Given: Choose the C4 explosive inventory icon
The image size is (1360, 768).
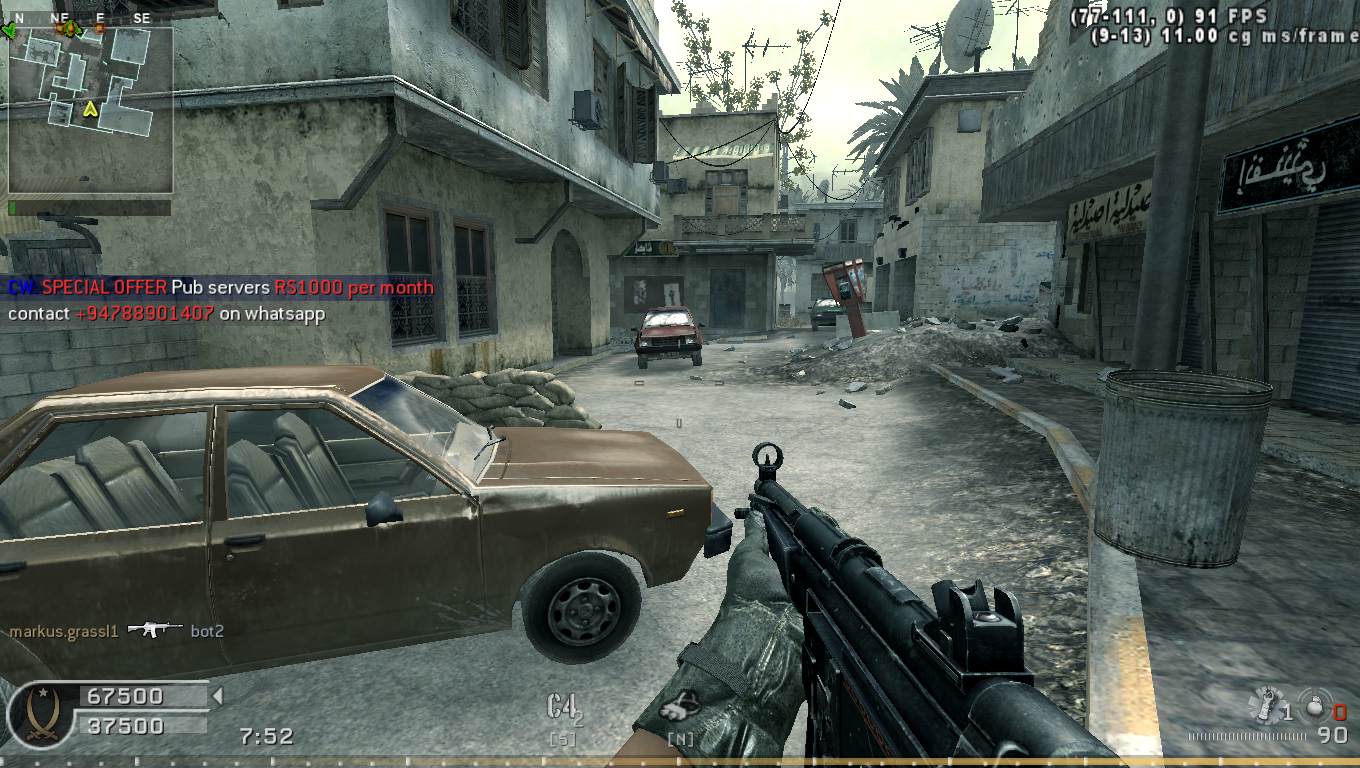Looking at the screenshot, I should click(563, 708).
